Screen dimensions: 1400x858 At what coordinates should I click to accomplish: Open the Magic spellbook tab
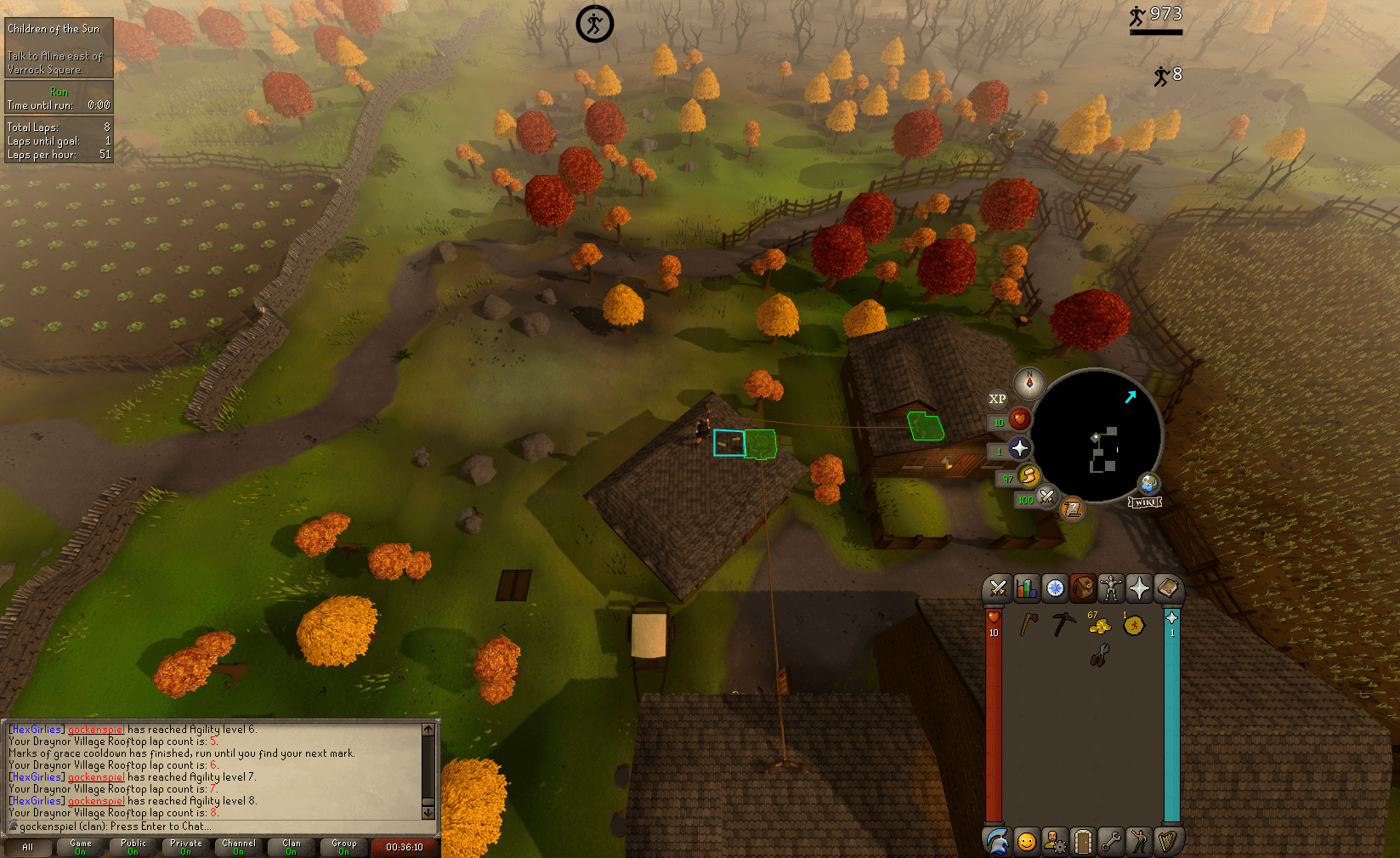click(x=1168, y=588)
